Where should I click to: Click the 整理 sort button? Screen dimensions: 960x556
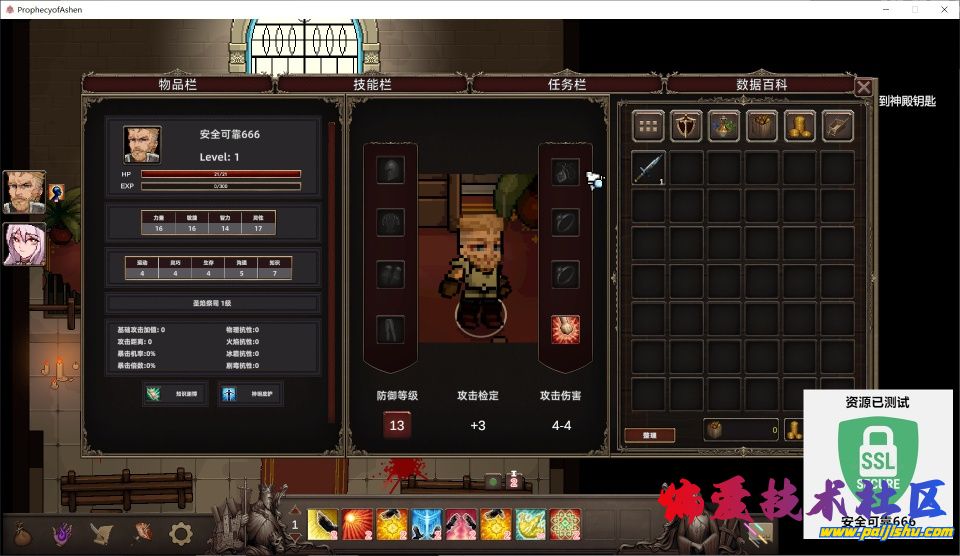click(x=649, y=435)
